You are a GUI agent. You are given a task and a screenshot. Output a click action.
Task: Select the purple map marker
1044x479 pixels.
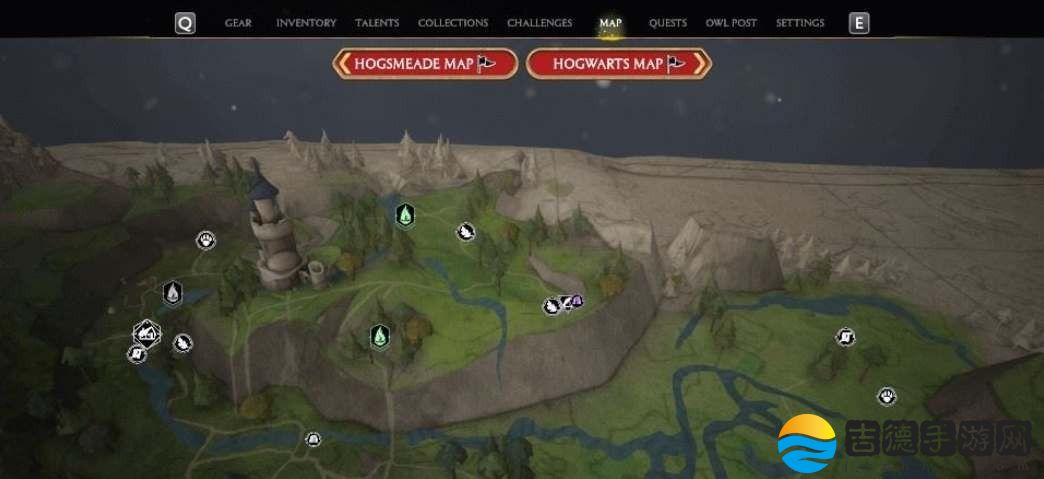(x=577, y=301)
